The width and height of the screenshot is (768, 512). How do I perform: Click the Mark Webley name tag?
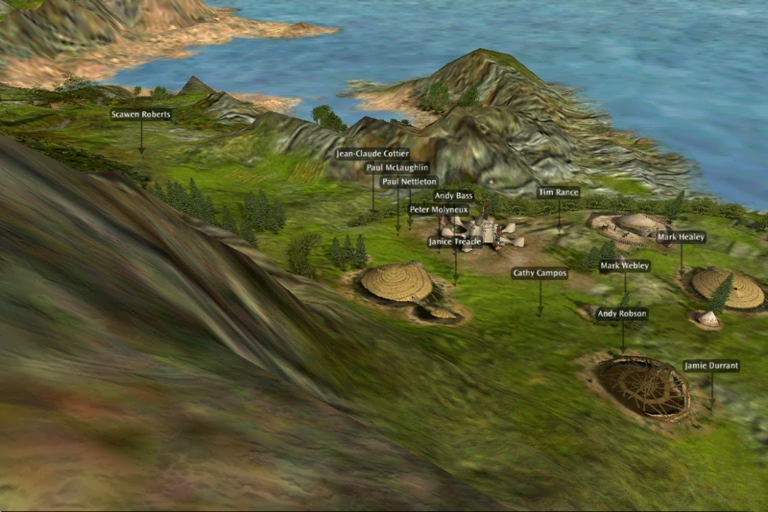tap(625, 266)
